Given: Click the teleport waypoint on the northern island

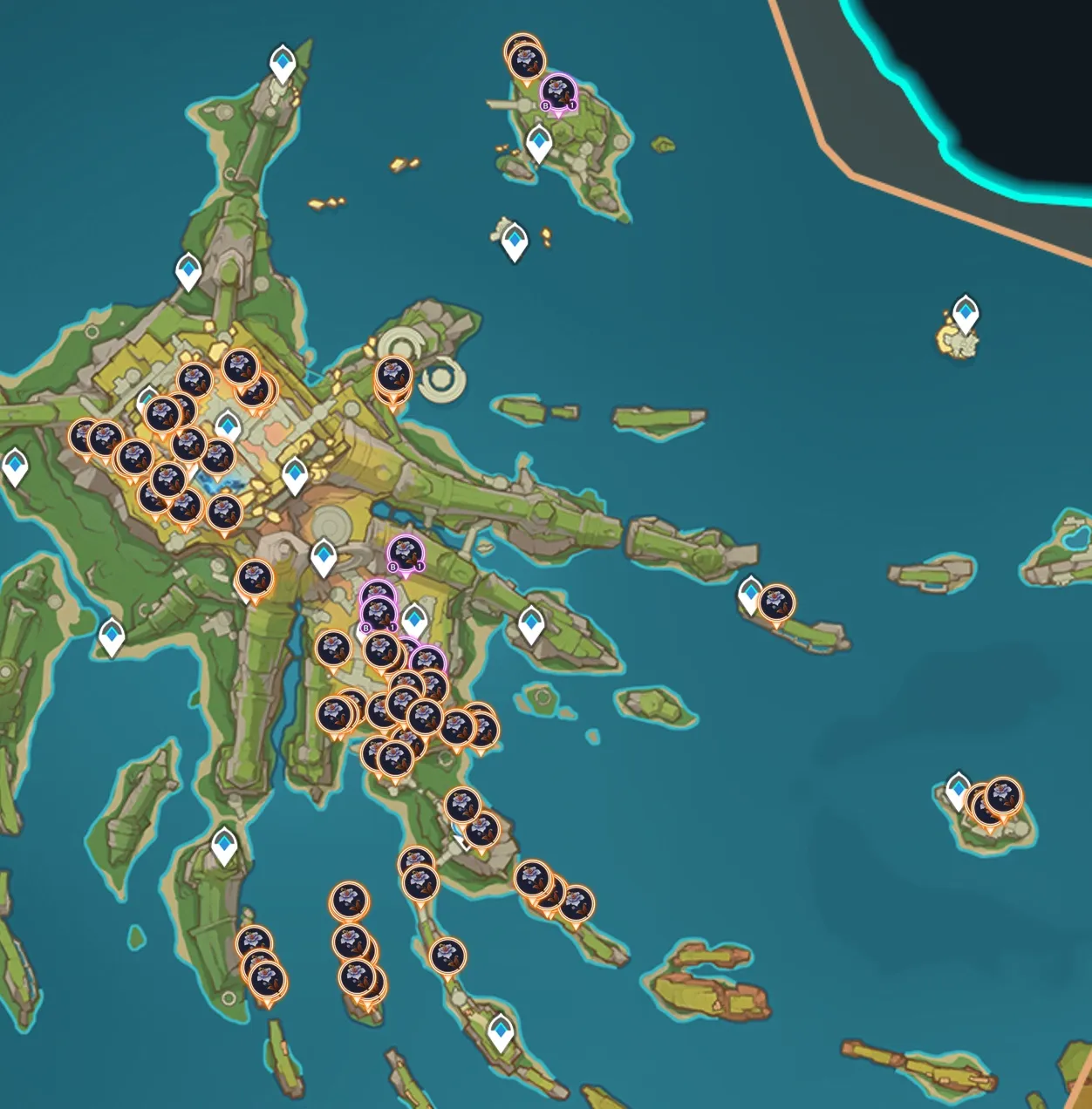Looking at the screenshot, I should click(x=539, y=142).
